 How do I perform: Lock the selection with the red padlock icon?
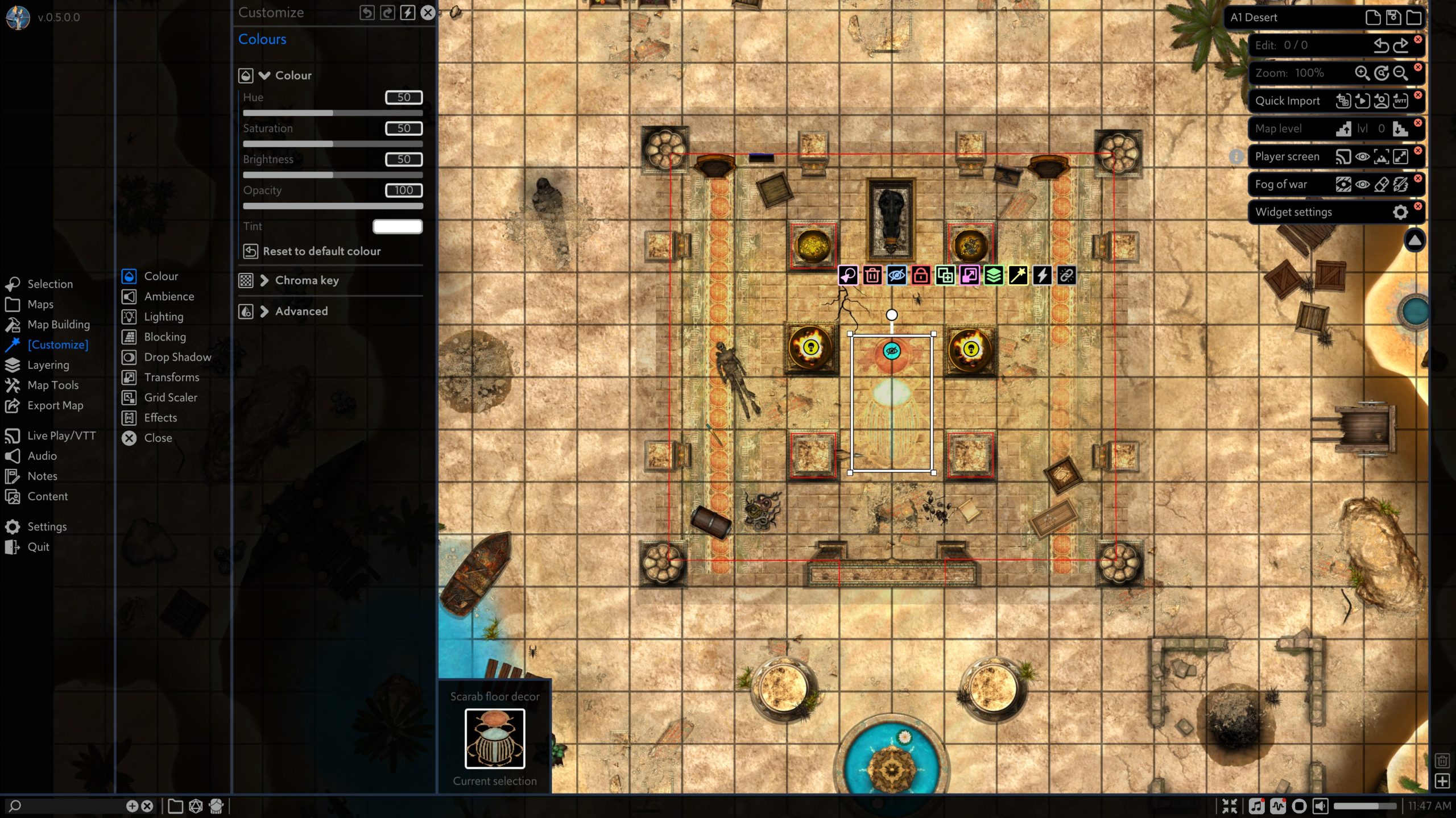click(920, 276)
